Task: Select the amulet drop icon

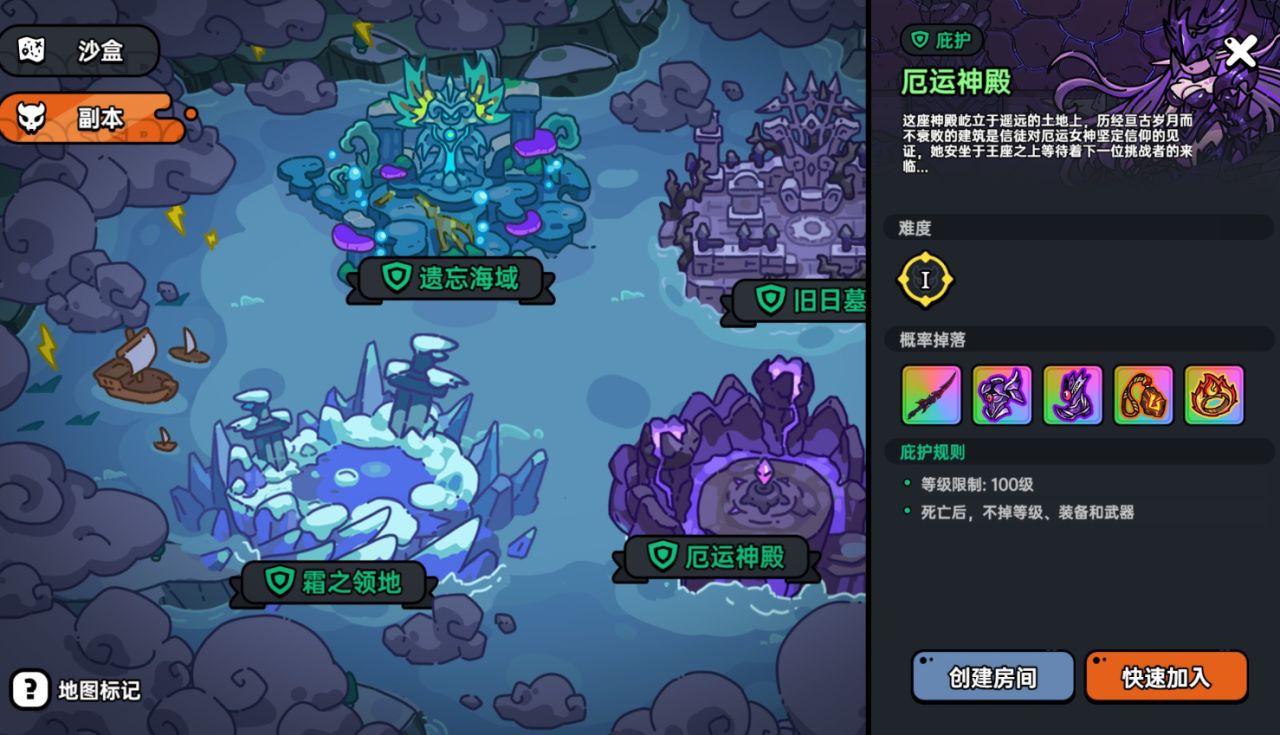Action: tap(1143, 395)
